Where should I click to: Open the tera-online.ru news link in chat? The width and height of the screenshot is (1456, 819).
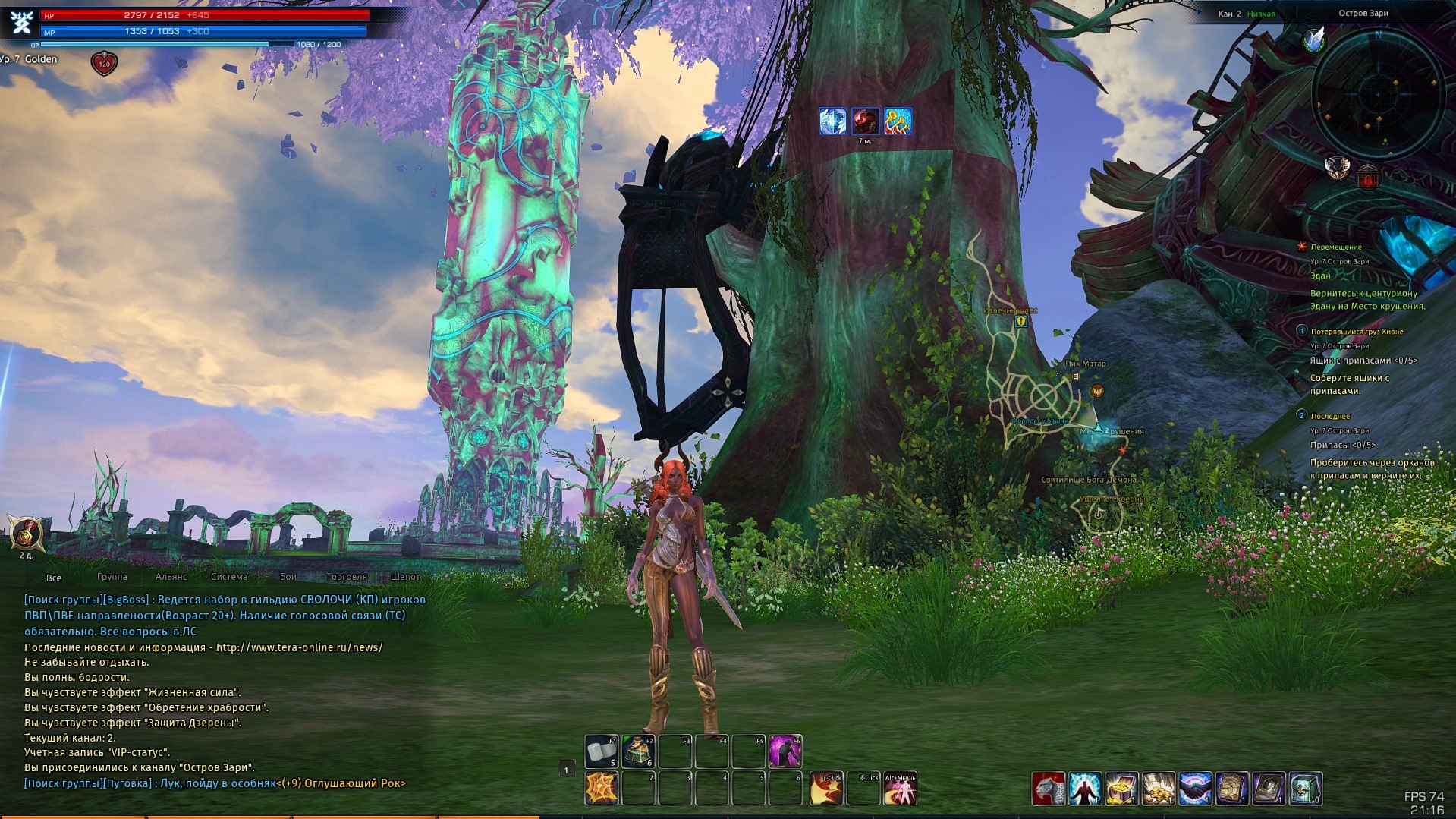(x=299, y=647)
